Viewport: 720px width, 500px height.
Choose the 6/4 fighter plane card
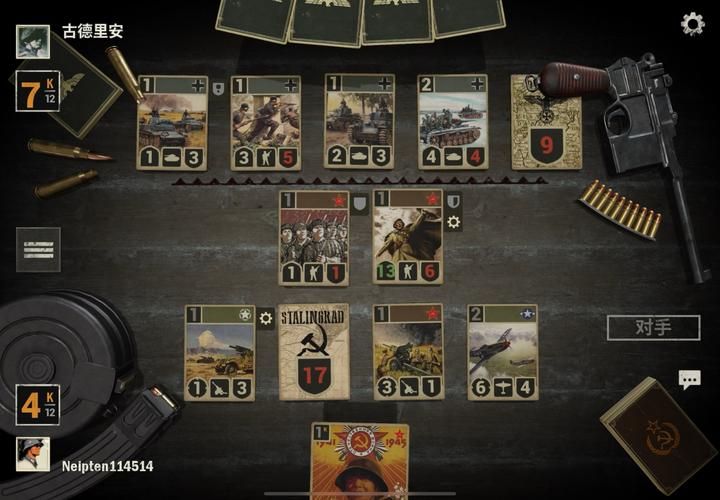click(502, 351)
